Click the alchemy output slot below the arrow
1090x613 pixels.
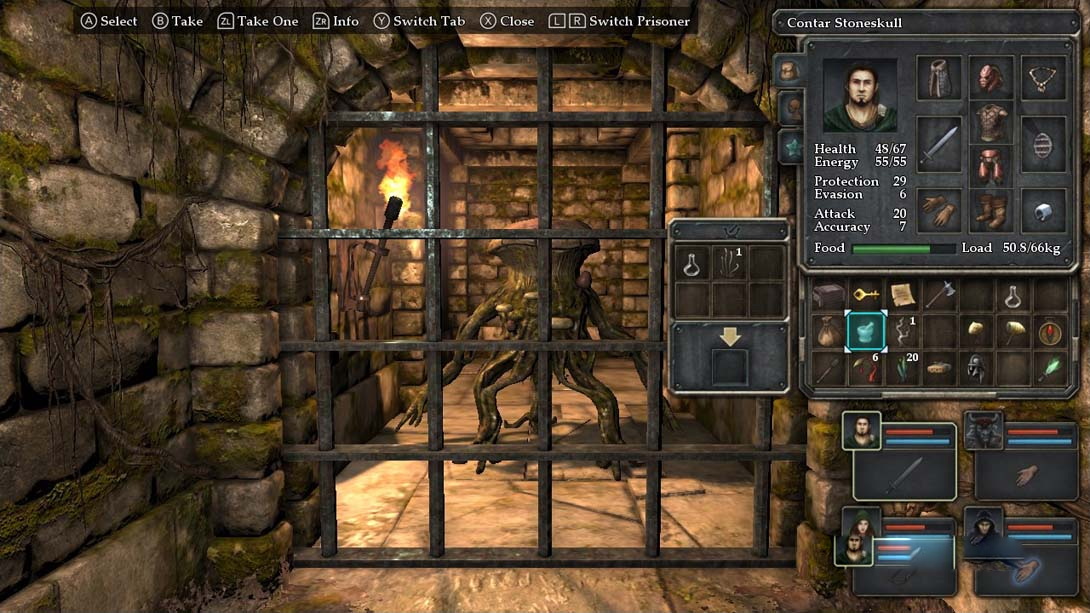[x=729, y=367]
